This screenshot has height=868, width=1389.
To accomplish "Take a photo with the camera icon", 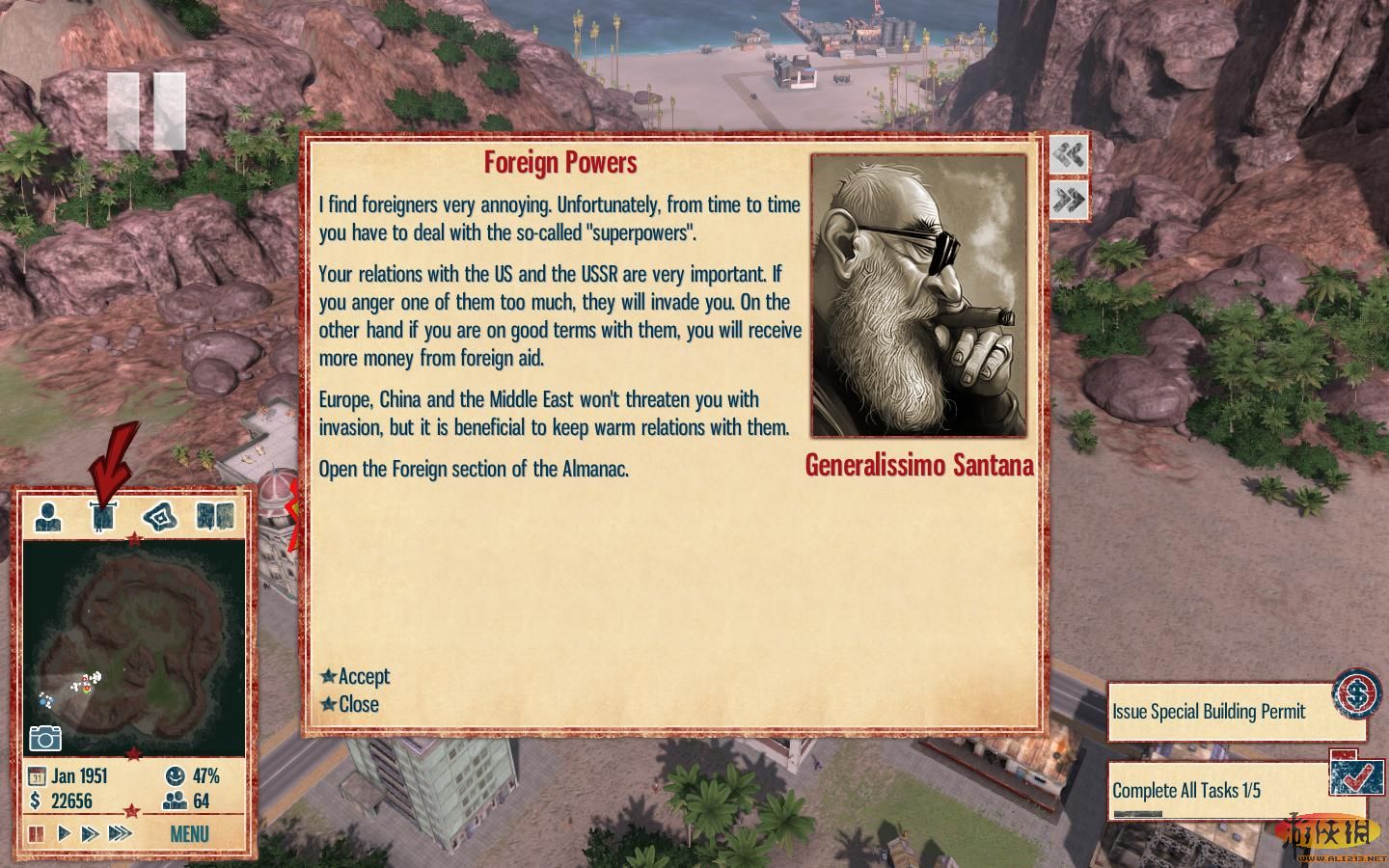I will pyautogui.click(x=44, y=739).
